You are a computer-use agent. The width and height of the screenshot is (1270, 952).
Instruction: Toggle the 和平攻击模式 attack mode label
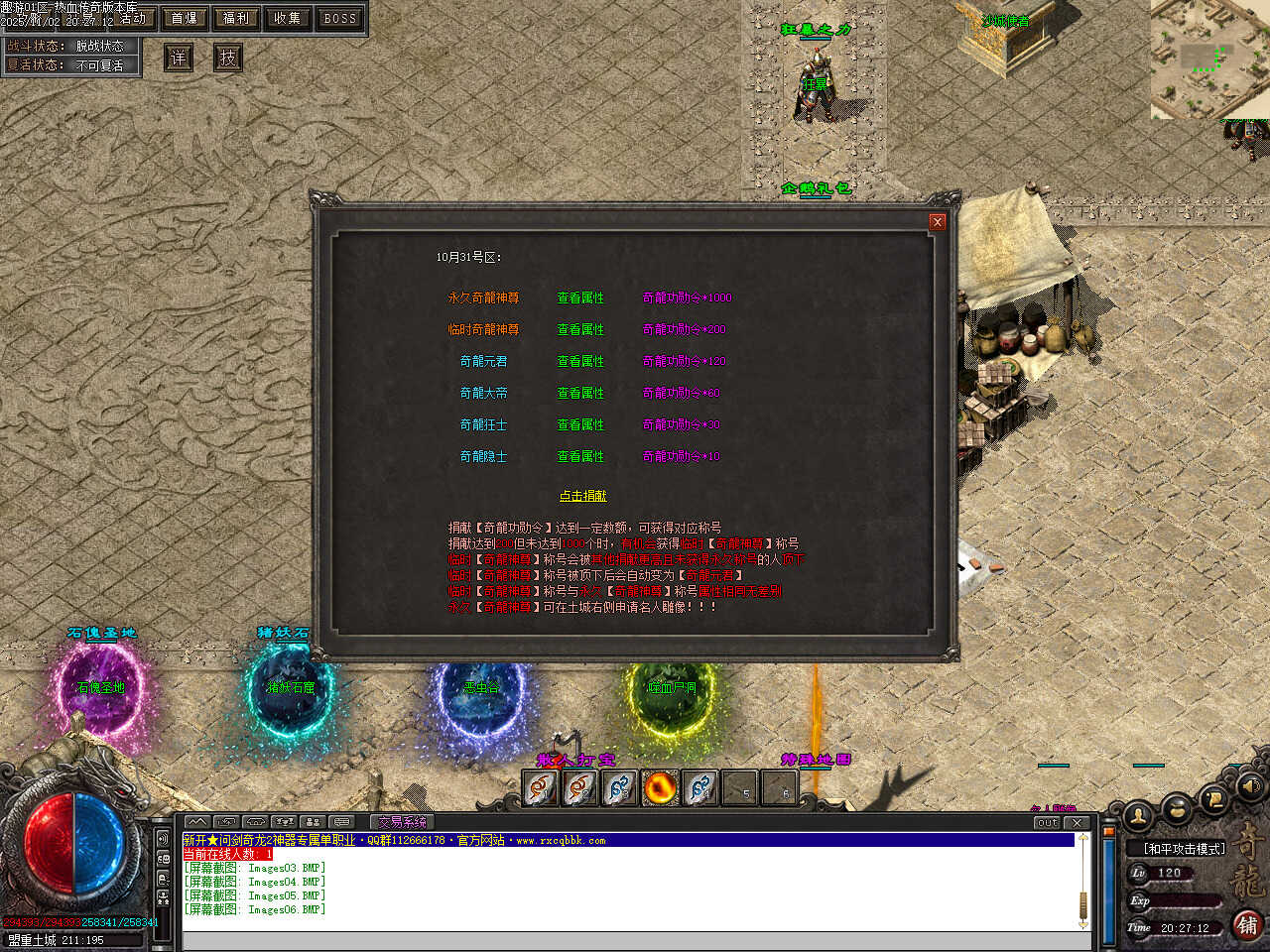click(1185, 849)
